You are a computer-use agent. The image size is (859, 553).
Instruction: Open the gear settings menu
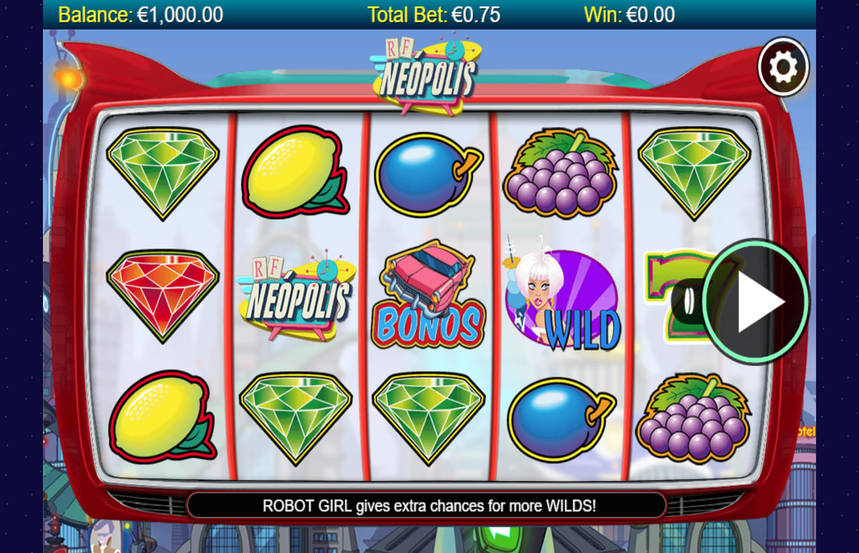click(x=783, y=67)
